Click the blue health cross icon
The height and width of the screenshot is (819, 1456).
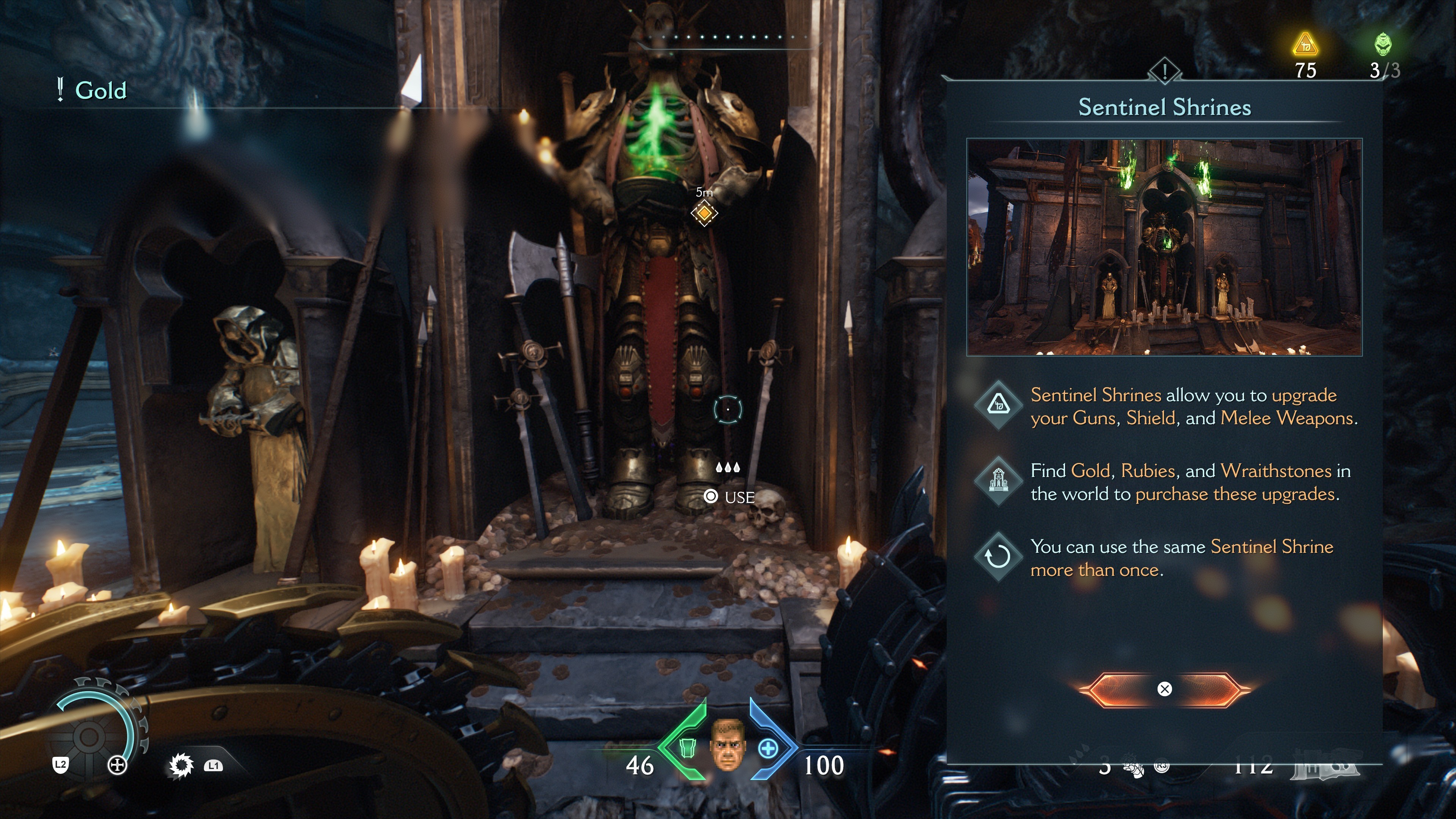[x=767, y=749]
